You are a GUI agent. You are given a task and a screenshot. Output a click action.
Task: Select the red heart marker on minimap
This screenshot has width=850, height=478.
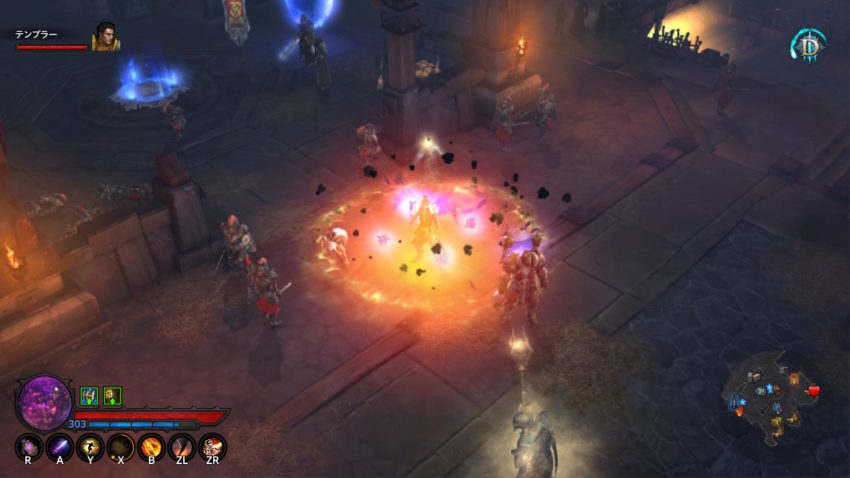tap(813, 390)
